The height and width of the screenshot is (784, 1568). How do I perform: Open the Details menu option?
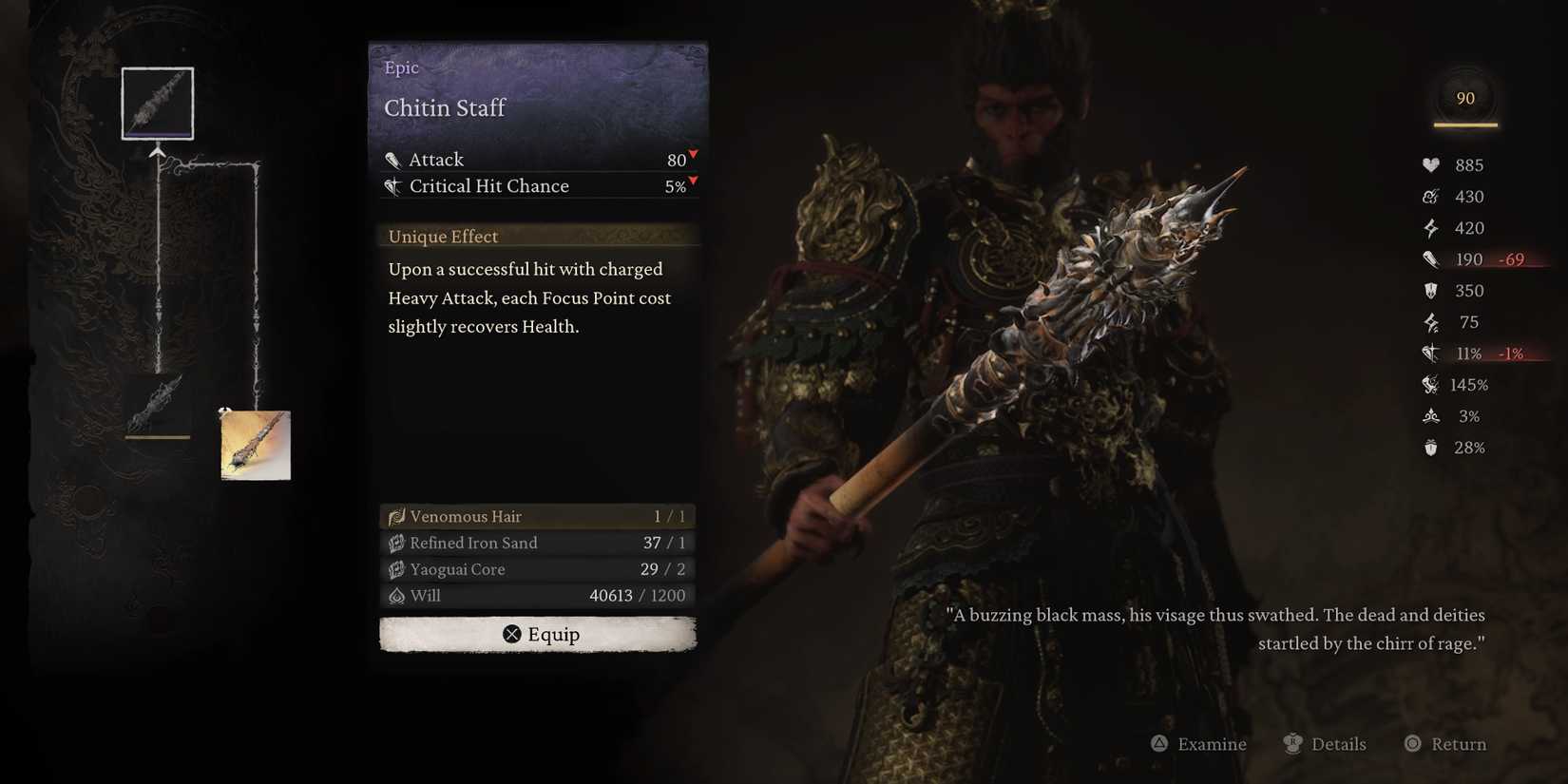coord(1327,744)
